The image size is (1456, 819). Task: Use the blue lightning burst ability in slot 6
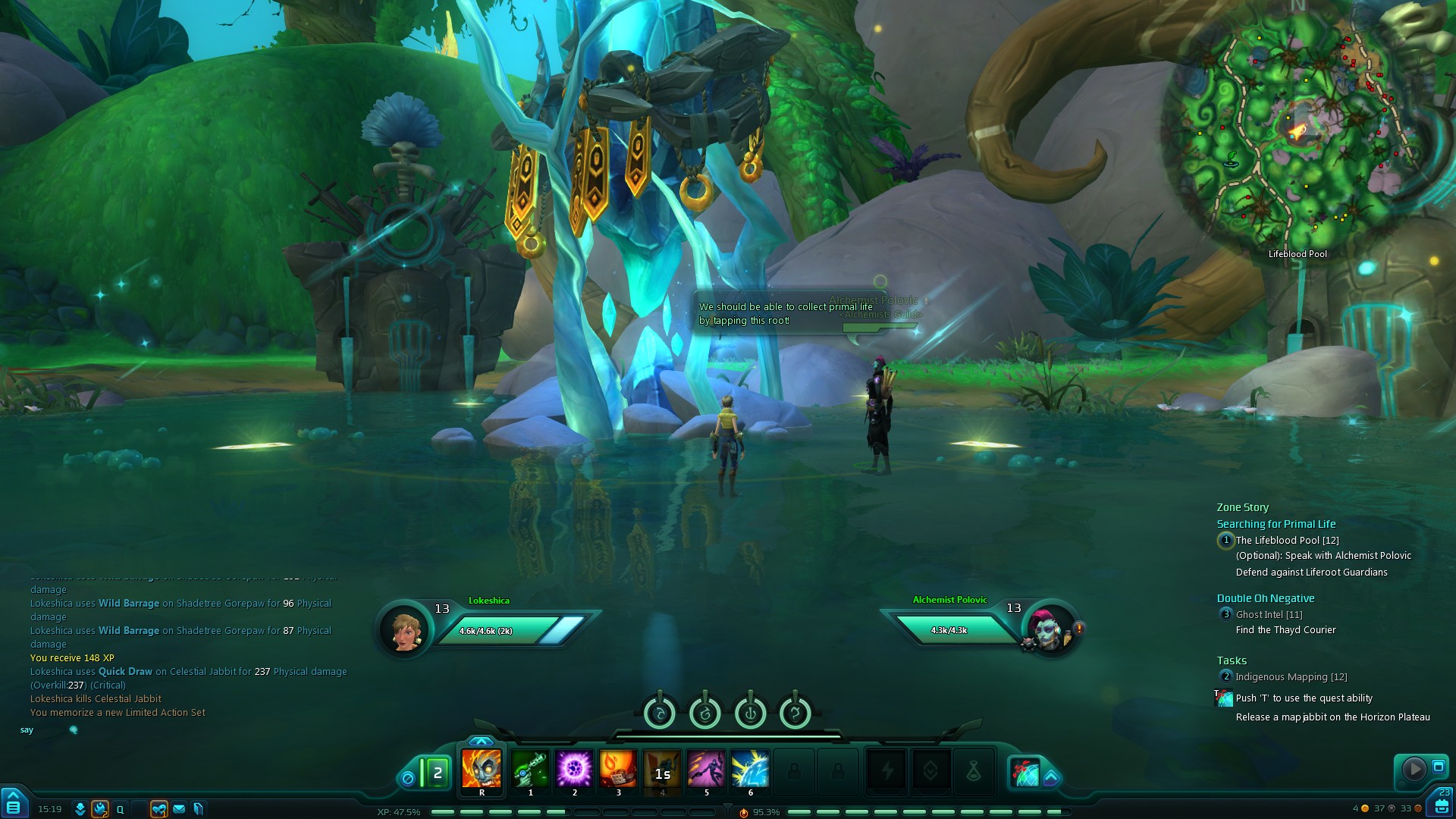coord(750,769)
